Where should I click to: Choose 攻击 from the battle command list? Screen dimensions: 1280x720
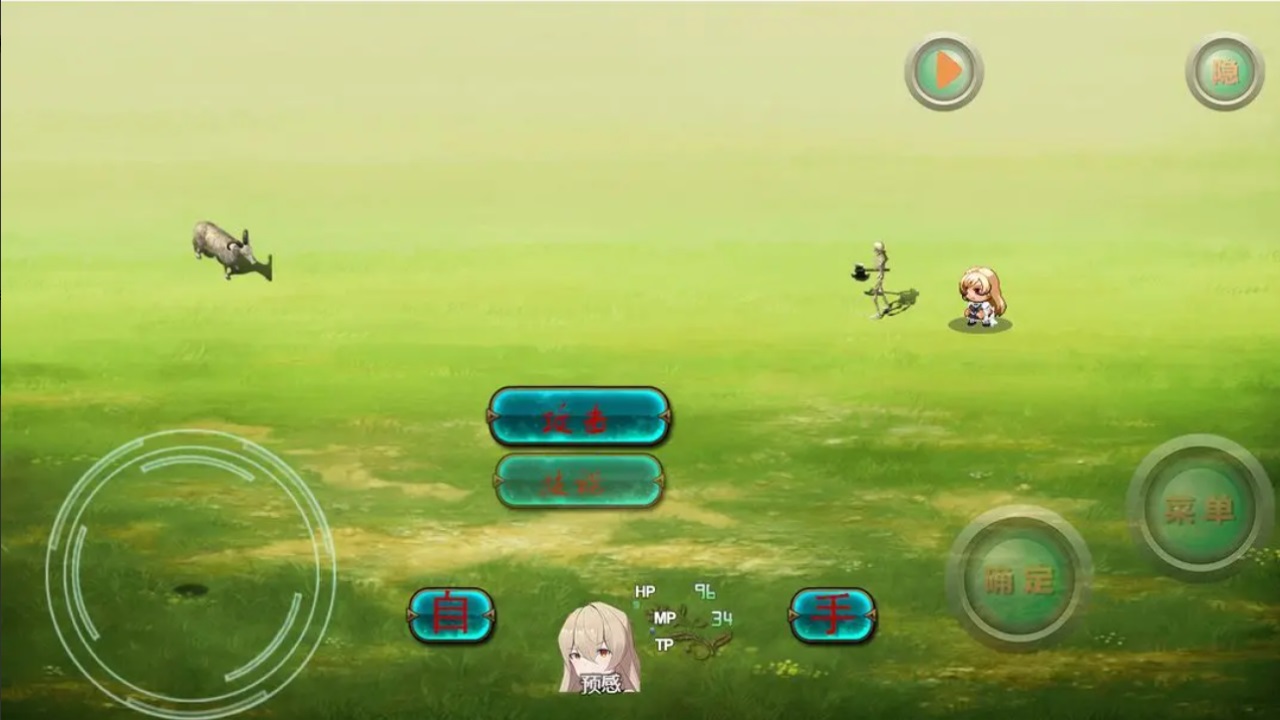(580, 416)
